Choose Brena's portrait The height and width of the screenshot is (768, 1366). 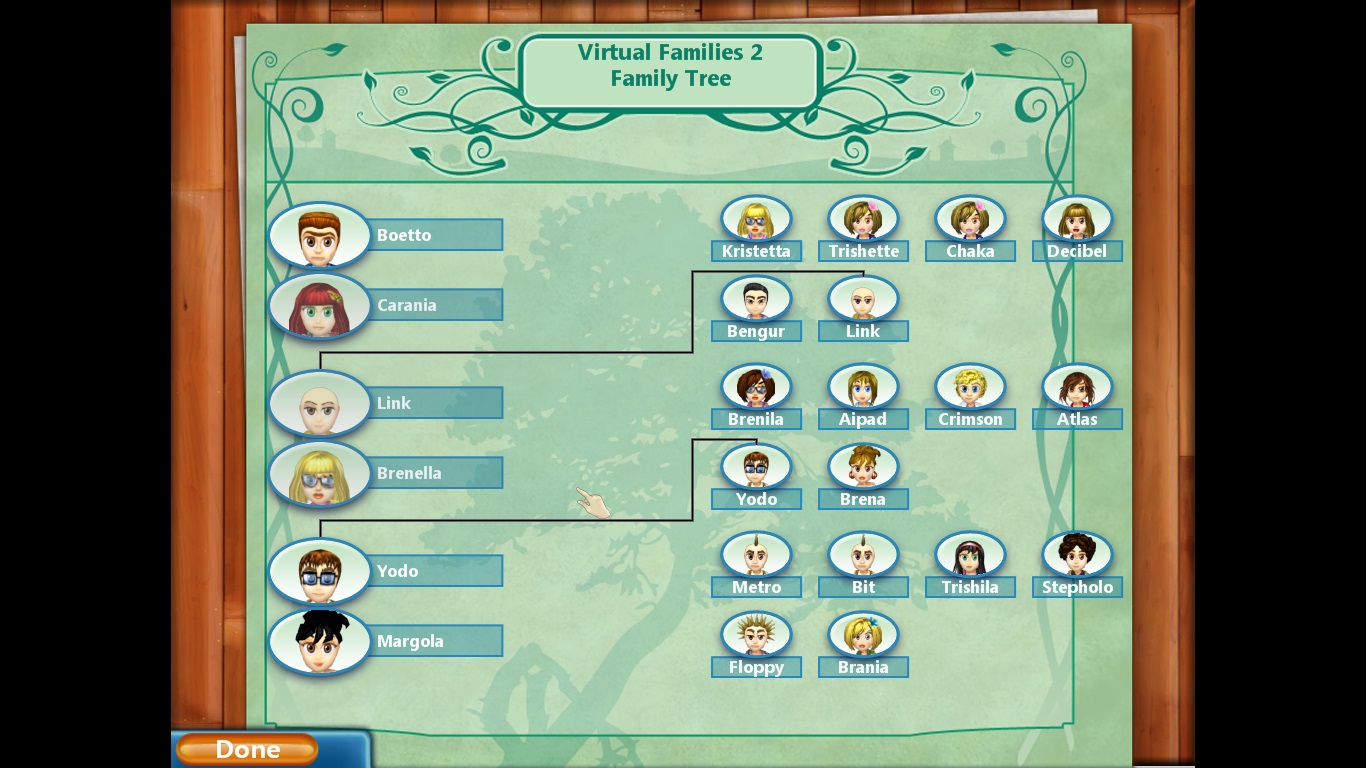[863, 467]
